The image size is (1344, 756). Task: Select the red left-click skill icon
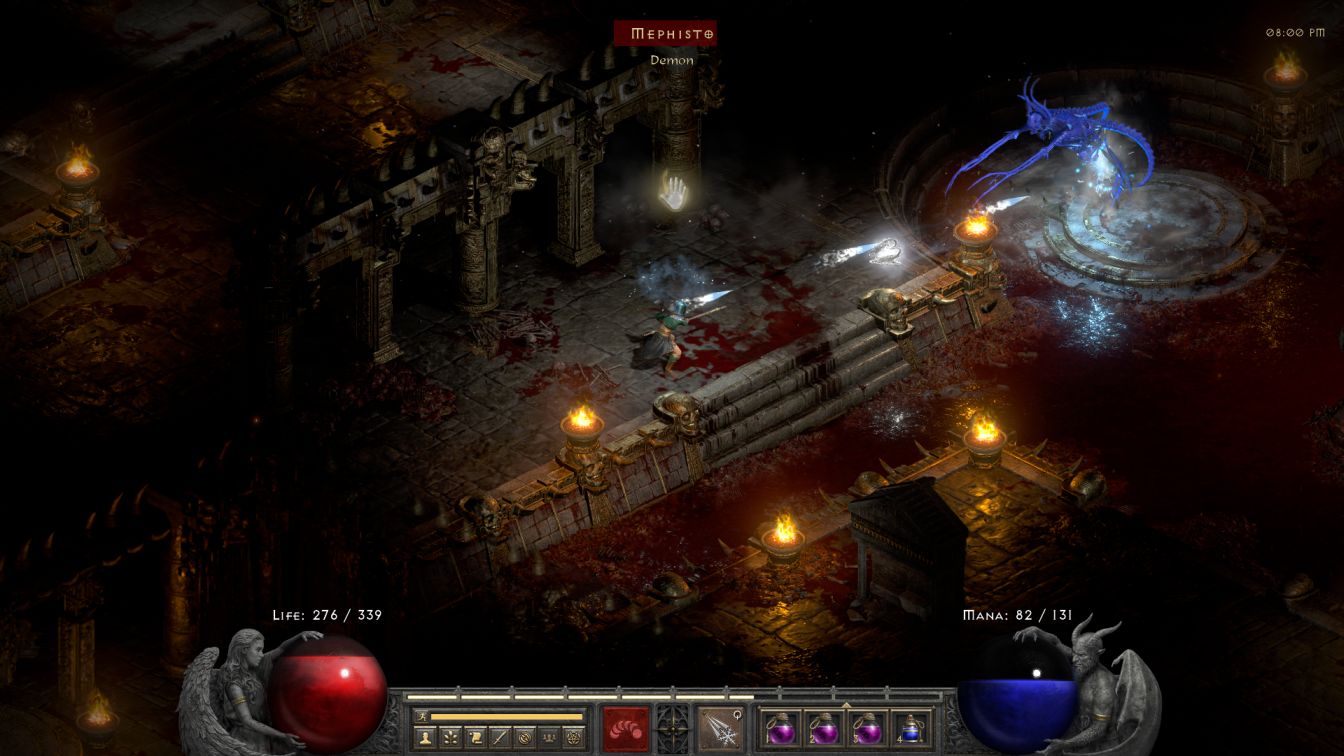[625, 728]
